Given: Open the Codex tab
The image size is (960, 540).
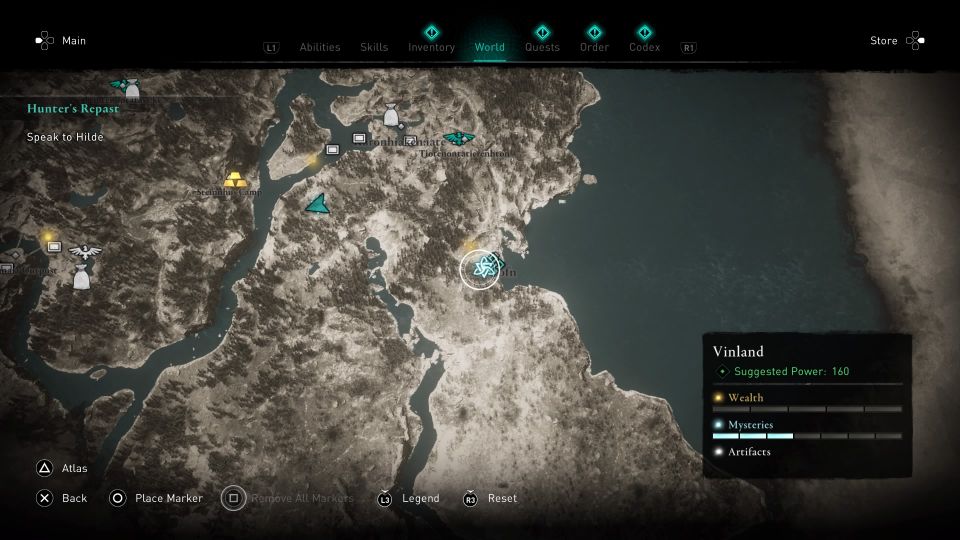Looking at the screenshot, I should click(644, 47).
